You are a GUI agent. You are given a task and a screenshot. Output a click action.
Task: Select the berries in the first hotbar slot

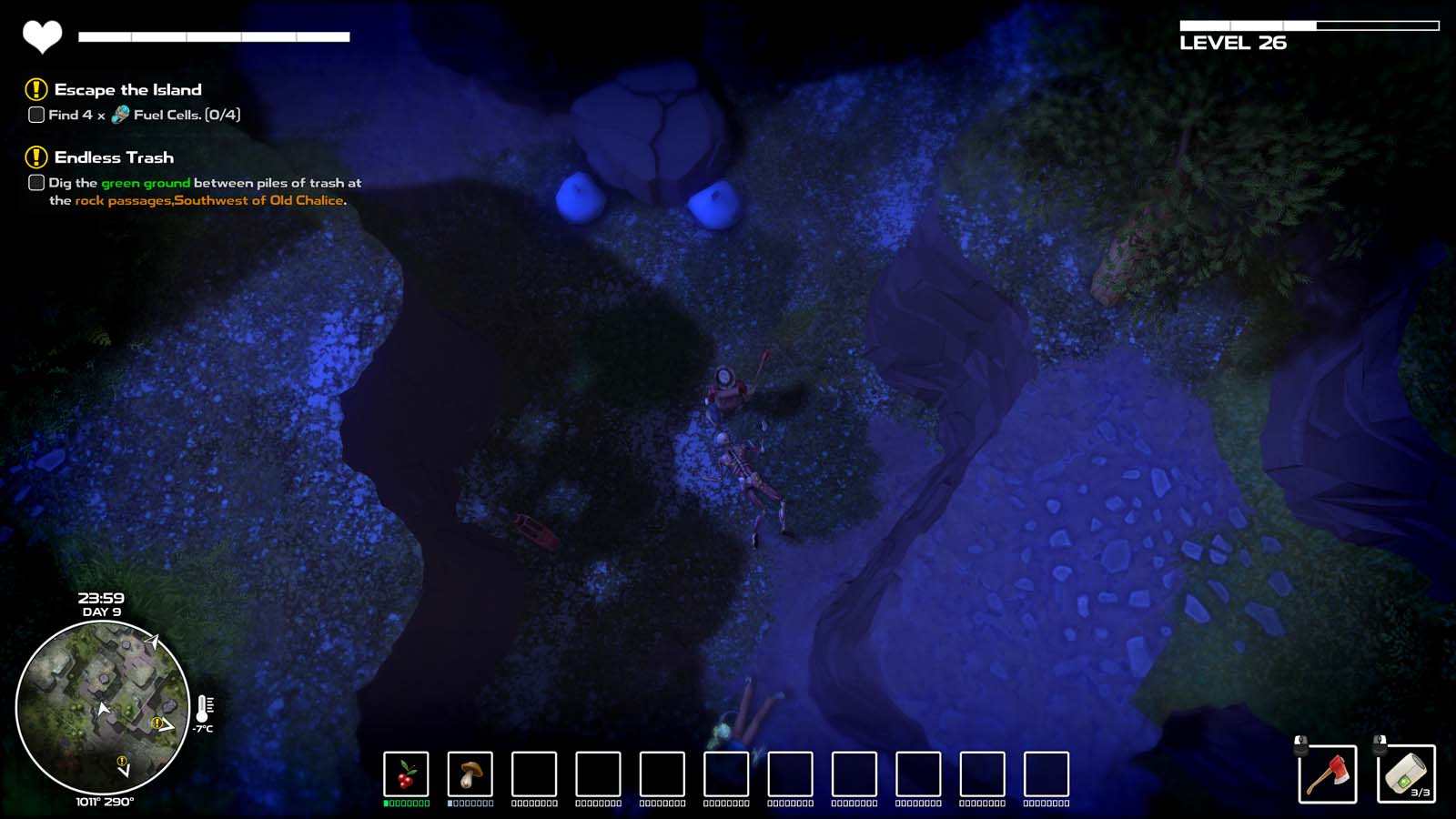tap(407, 774)
